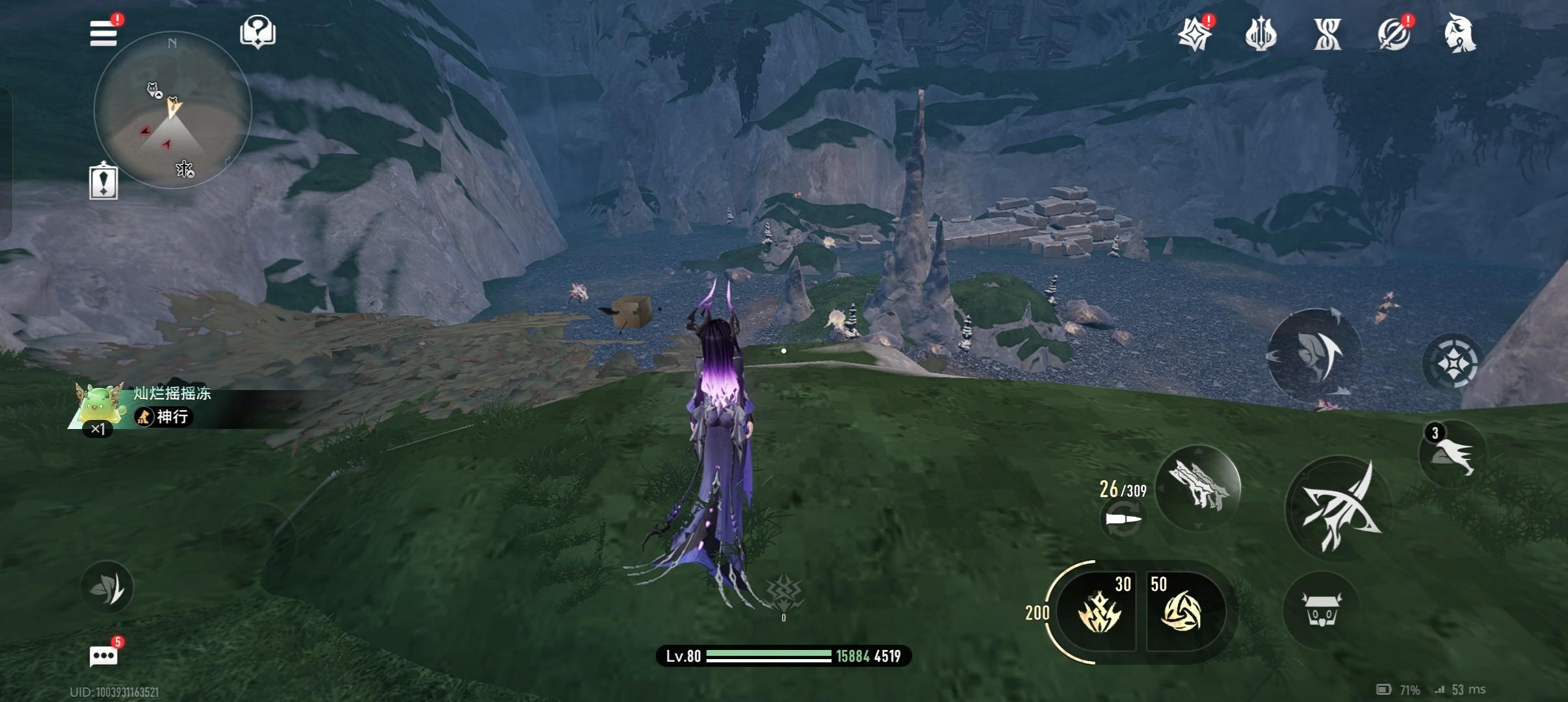Use the skill costing 30 energy

1099,612
